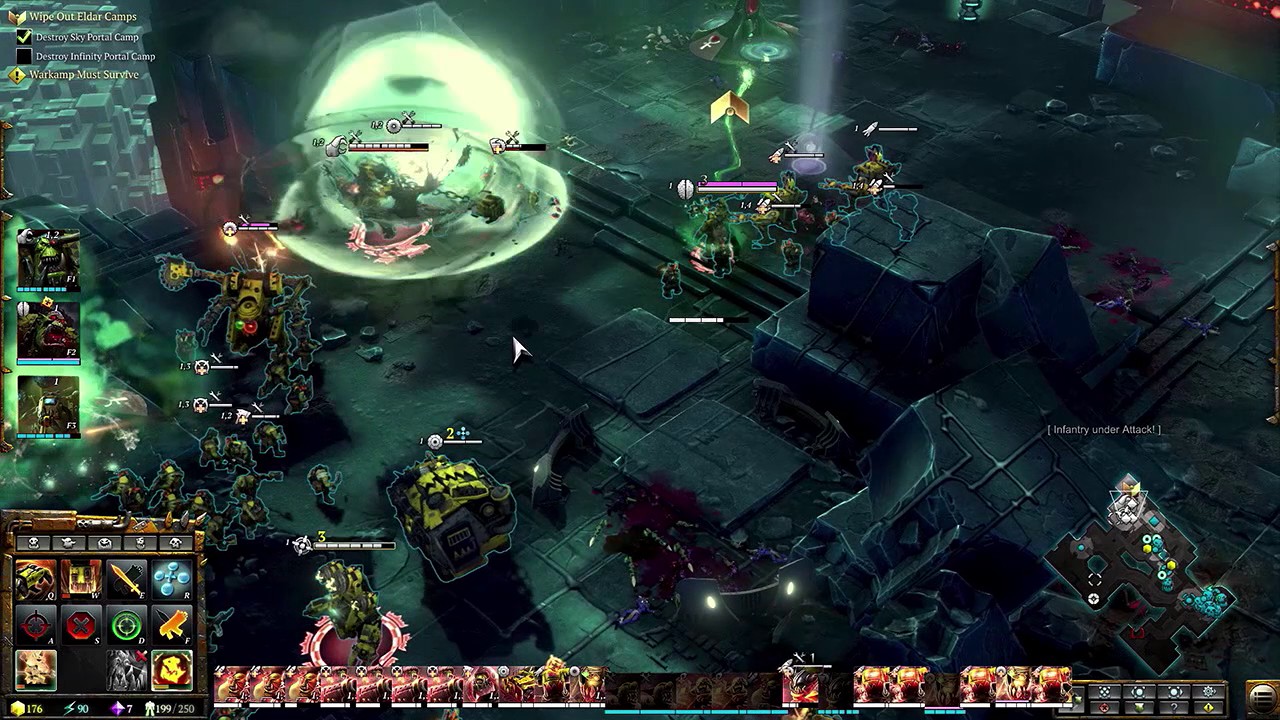The image size is (1280, 720).
Task: Click the red octagon stop command
Action: [x=81, y=627]
